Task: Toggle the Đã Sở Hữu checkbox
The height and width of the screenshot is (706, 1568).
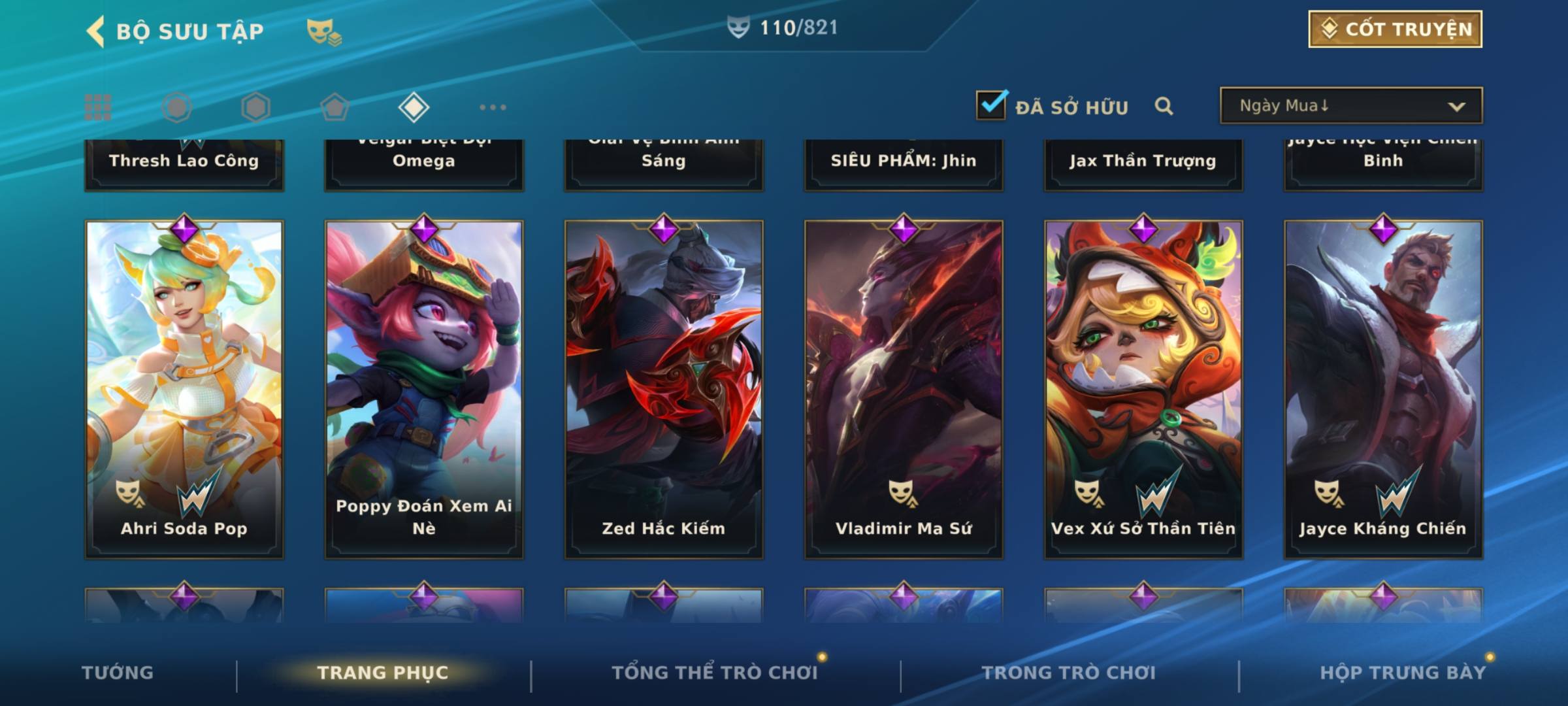Action: pyautogui.click(x=991, y=105)
